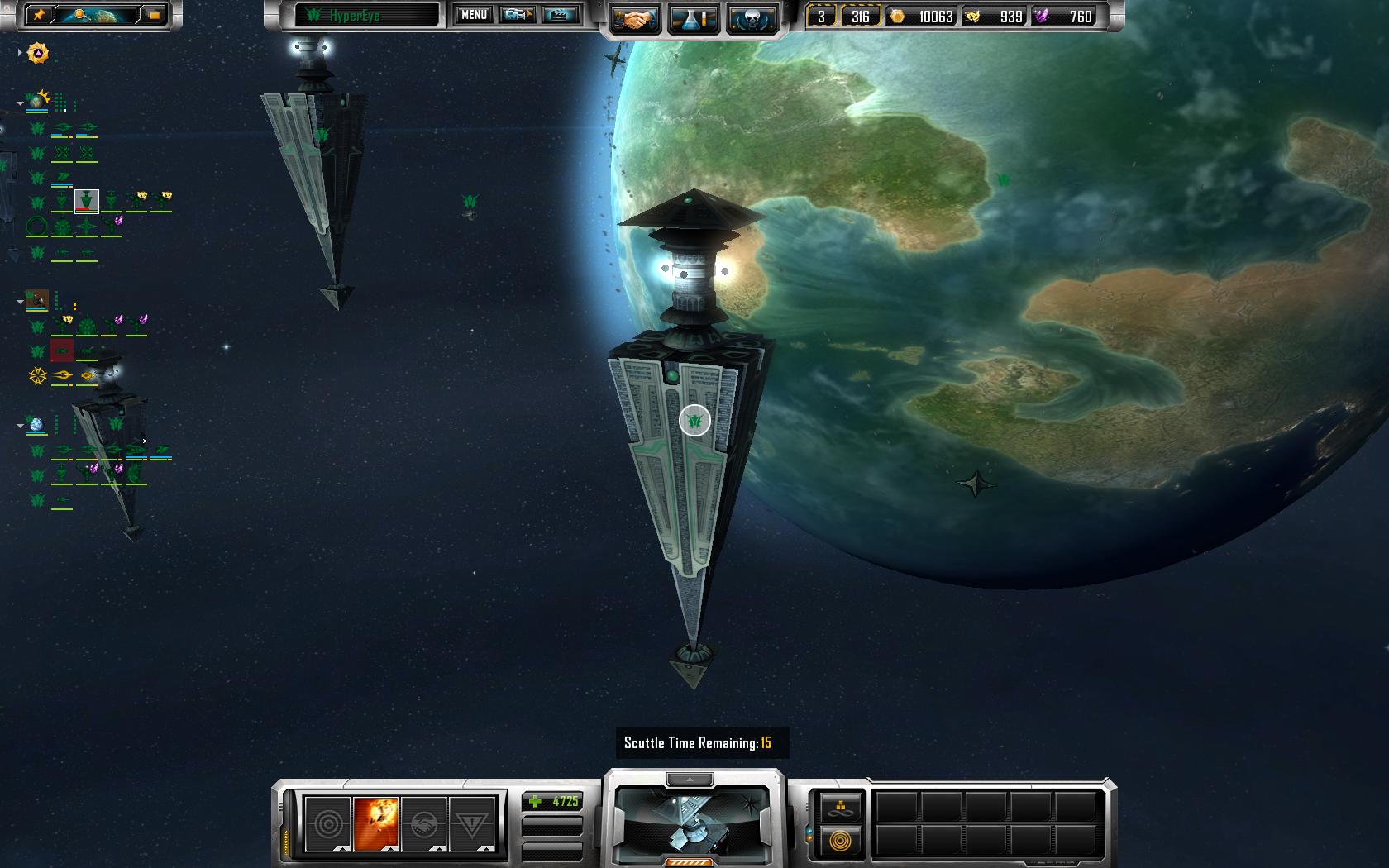This screenshot has height=868, width=1389.
Task: Open the skull pirate bounty screen
Action: 752,20
